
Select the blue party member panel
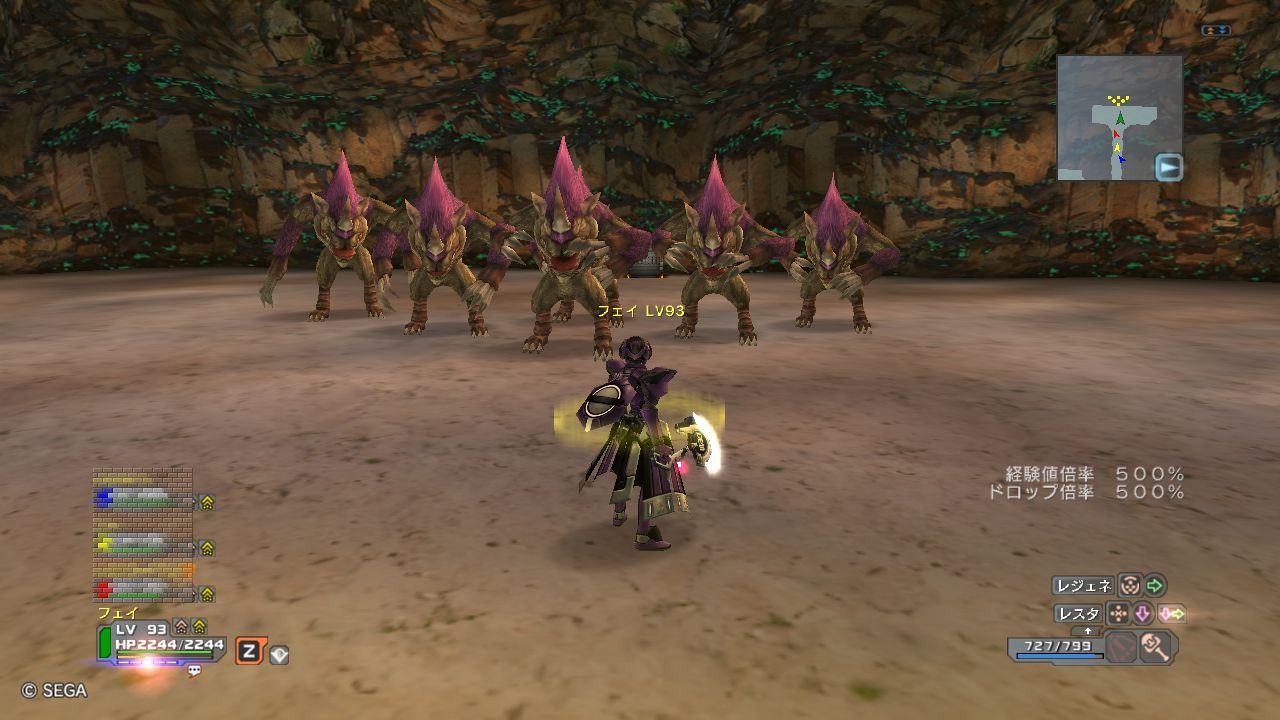point(143,498)
